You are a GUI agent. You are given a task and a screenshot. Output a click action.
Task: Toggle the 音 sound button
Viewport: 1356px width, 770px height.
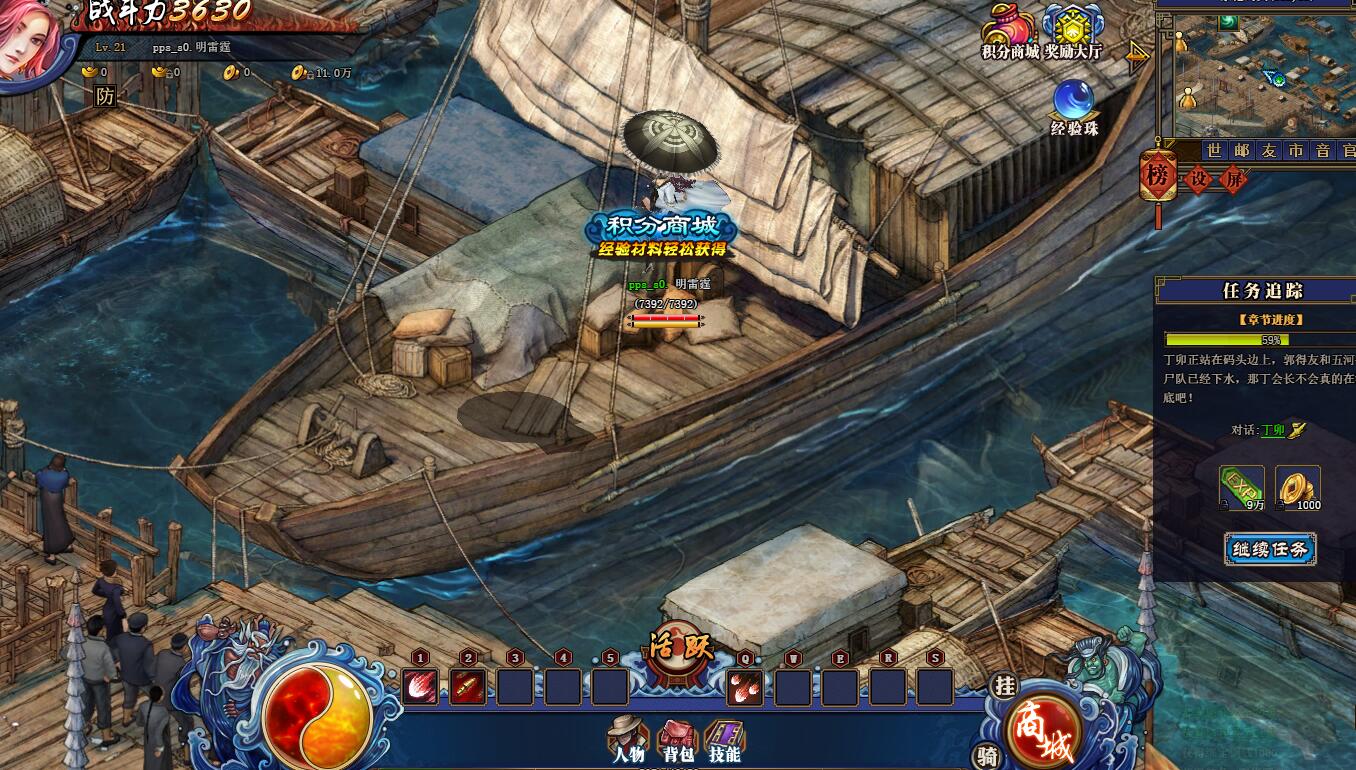pyautogui.click(x=1322, y=150)
